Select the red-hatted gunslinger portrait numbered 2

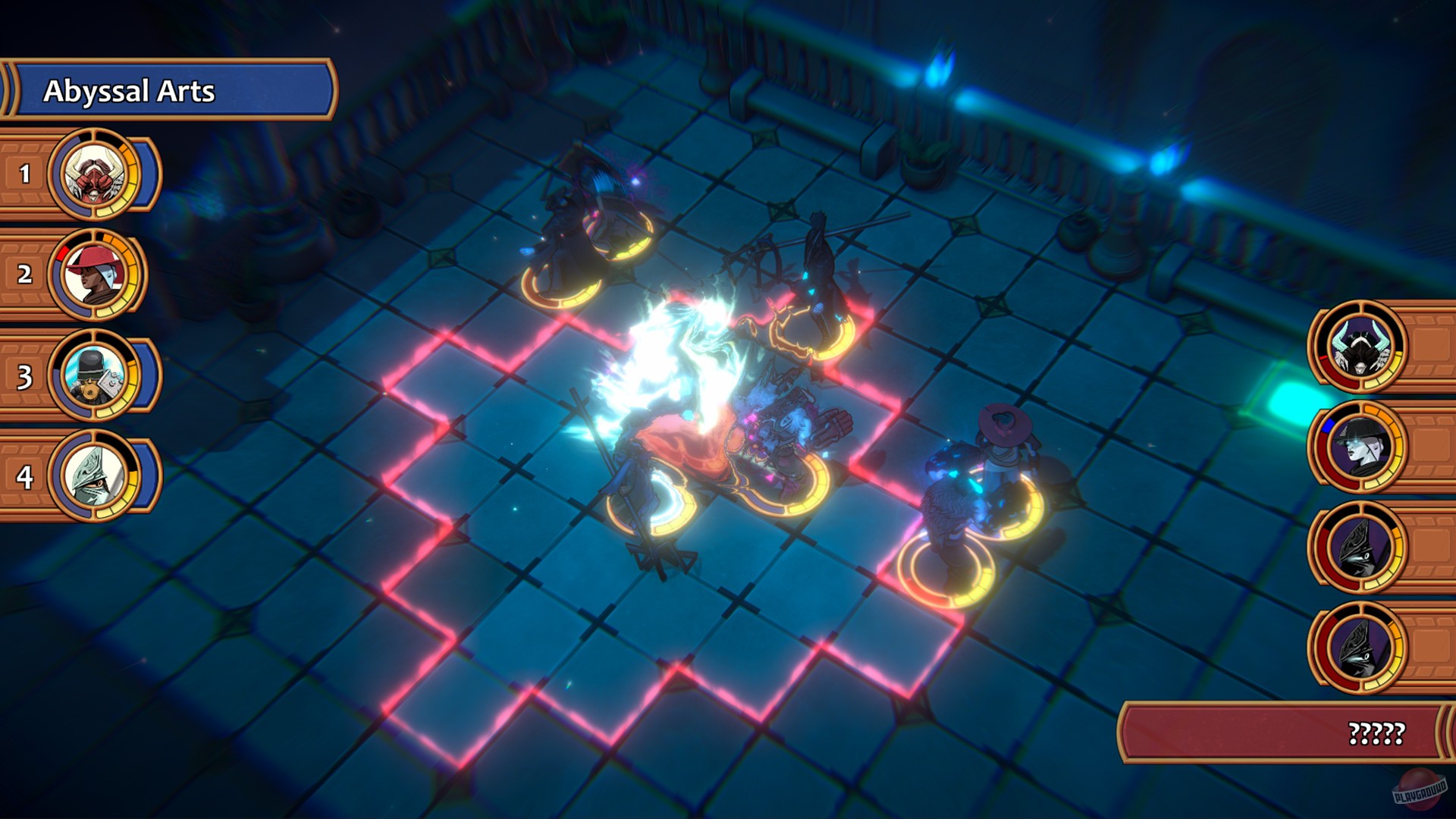pos(93,273)
